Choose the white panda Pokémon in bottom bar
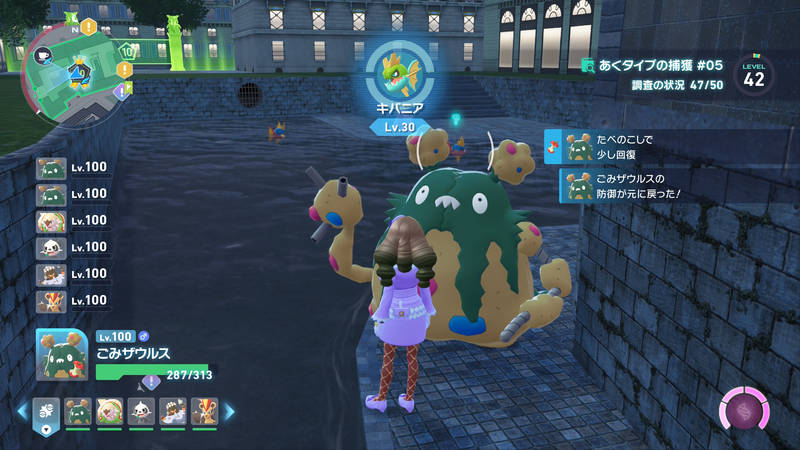800x450 pixels. (x=141, y=410)
